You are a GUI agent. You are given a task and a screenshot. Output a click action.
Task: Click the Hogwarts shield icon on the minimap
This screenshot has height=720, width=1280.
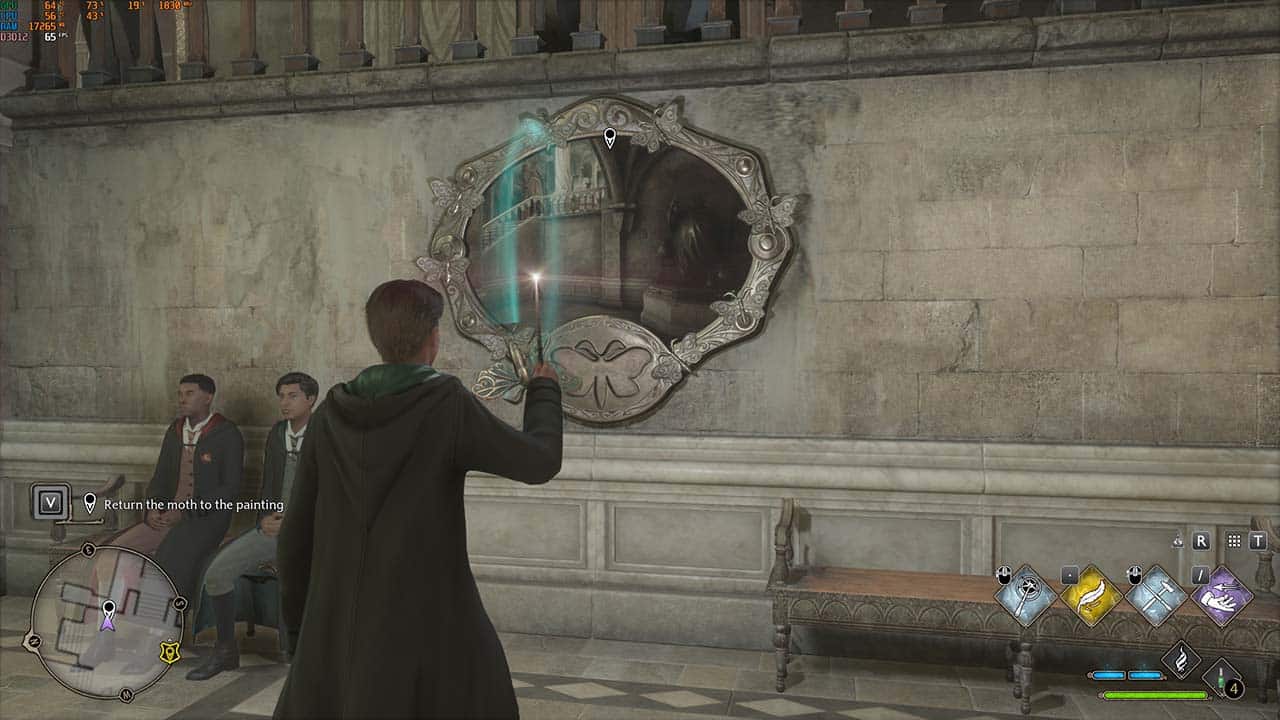point(169,653)
